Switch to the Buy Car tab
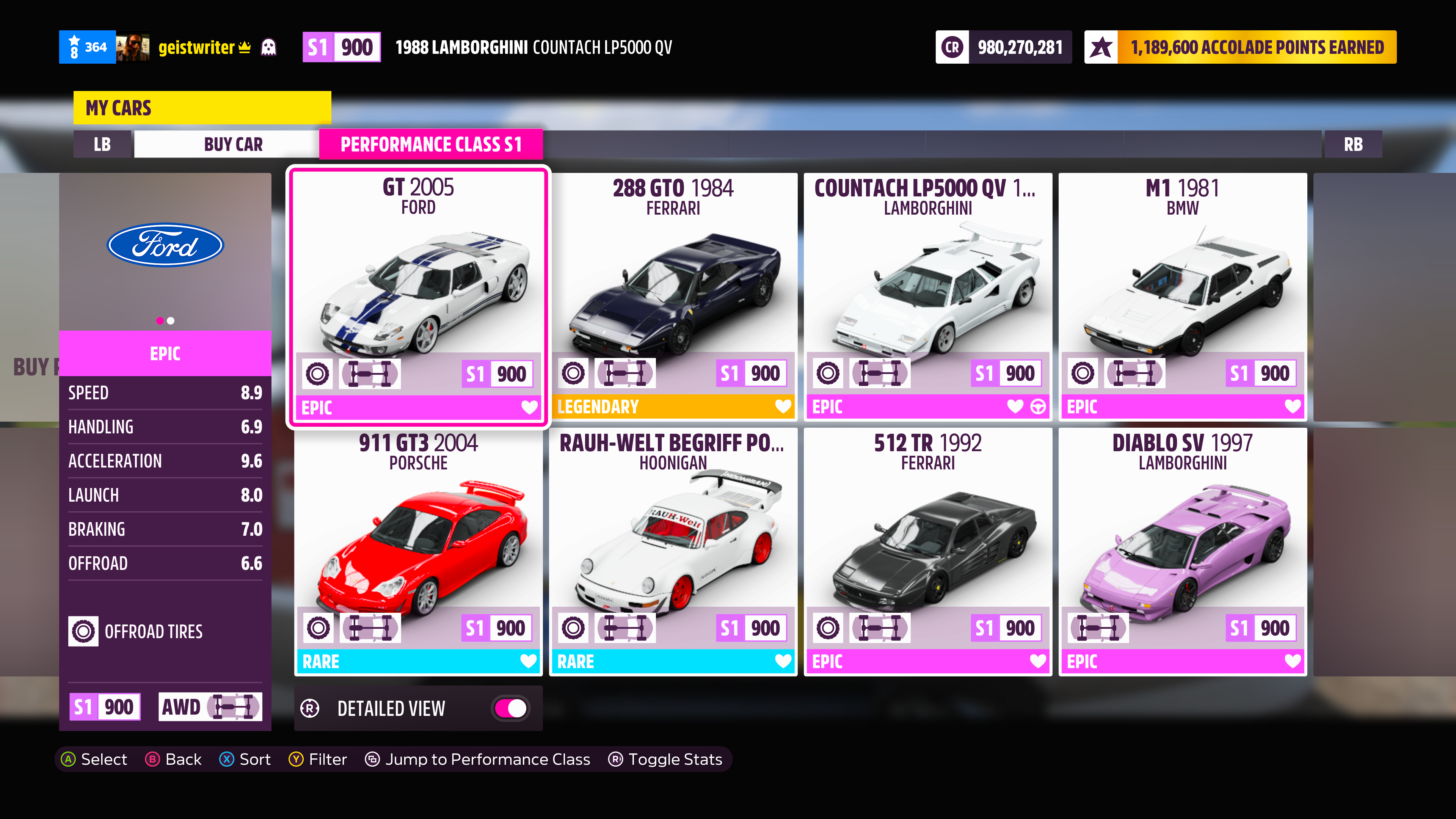This screenshot has width=1456, height=819. (x=233, y=144)
